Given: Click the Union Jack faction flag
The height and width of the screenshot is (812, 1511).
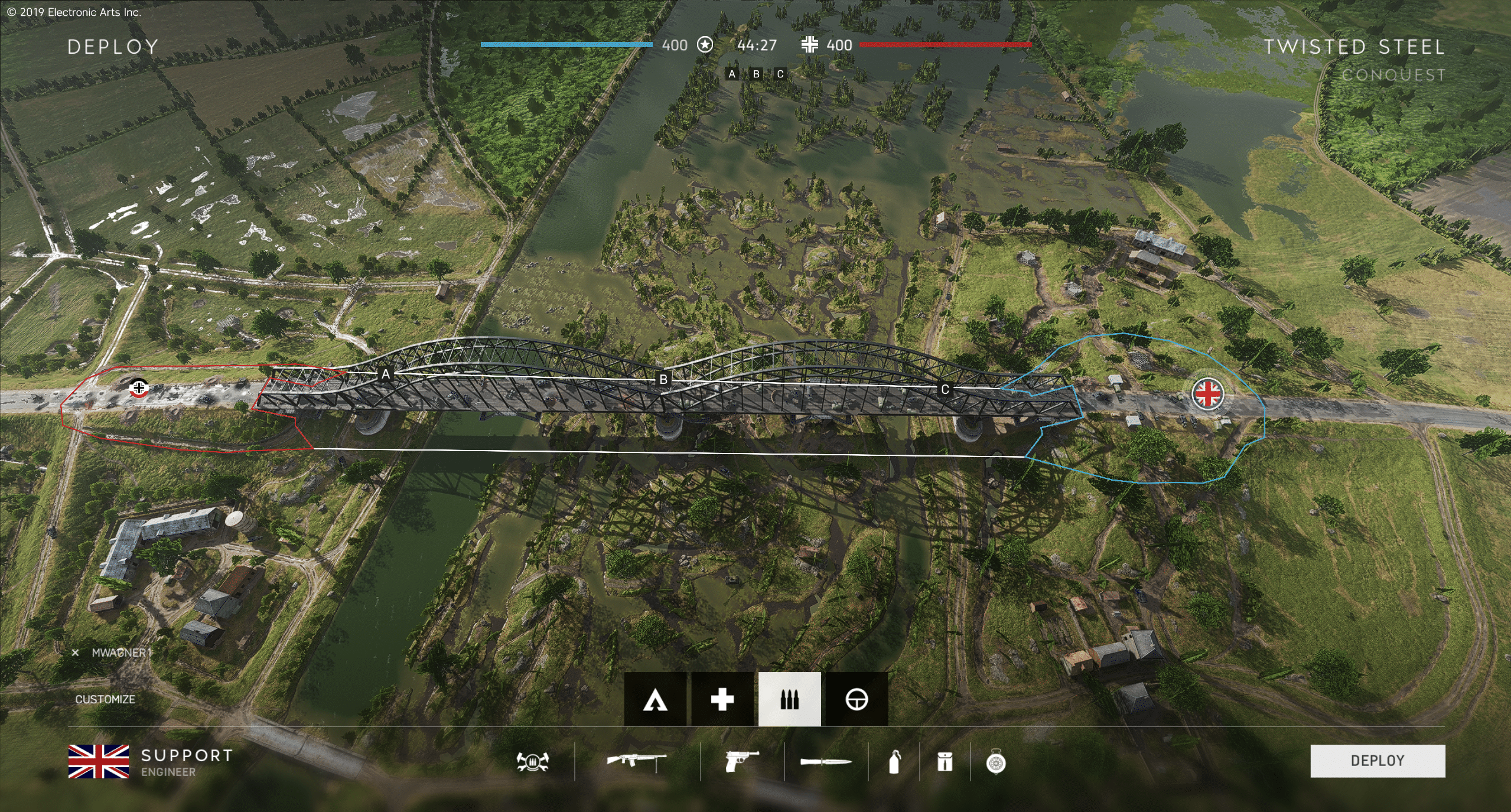Looking at the screenshot, I should [x=99, y=761].
